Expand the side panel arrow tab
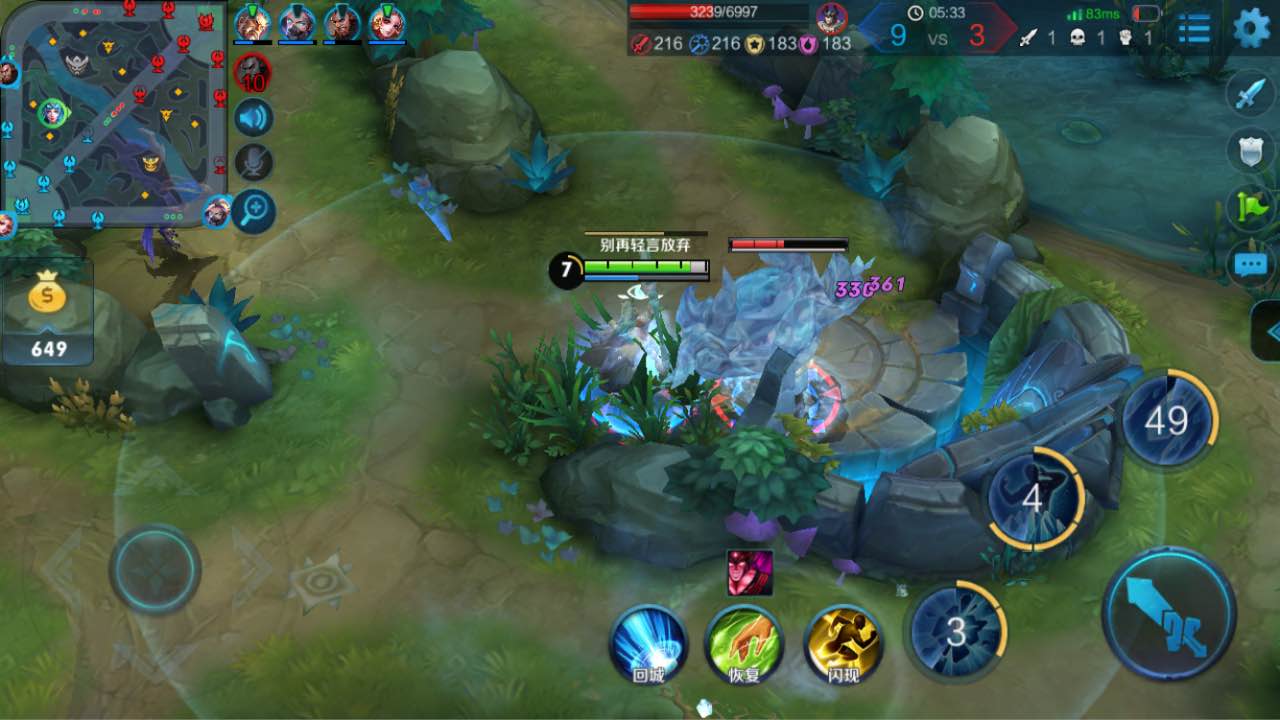 tap(1268, 331)
